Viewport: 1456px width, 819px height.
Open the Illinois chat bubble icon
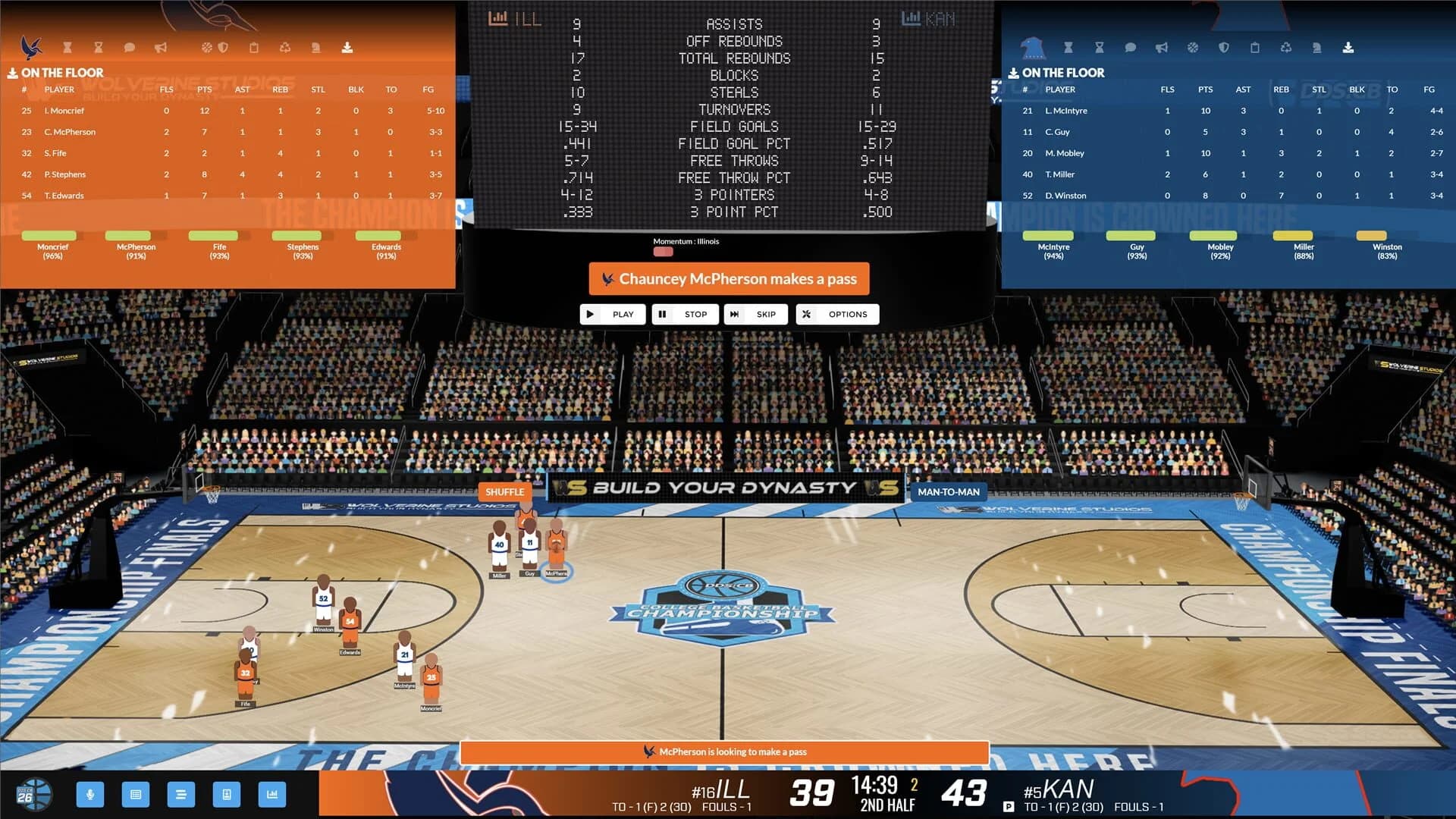point(128,47)
